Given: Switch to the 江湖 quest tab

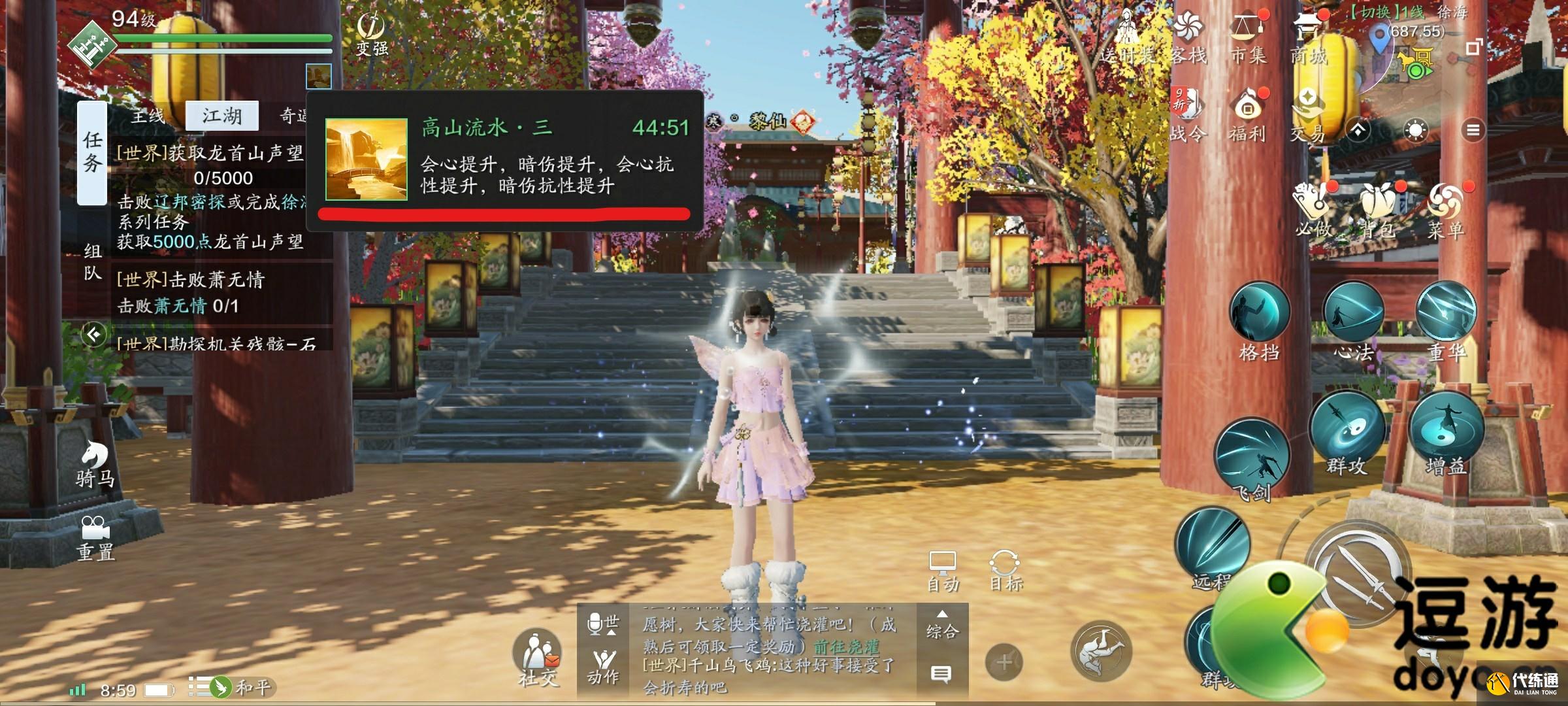Looking at the screenshot, I should (x=222, y=116).
